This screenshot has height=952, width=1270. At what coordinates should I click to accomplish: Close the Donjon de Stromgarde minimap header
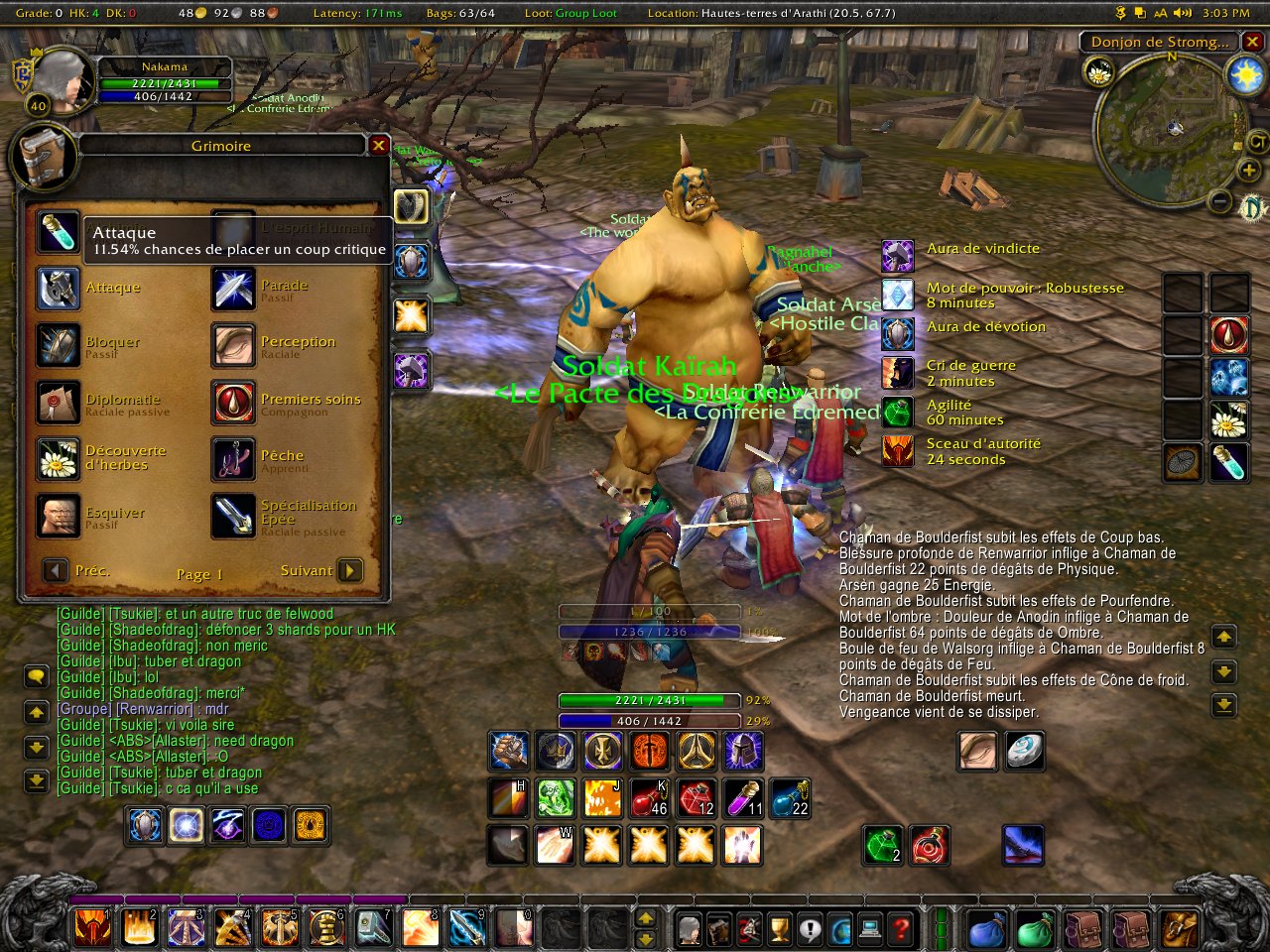tap(1253, 42)
